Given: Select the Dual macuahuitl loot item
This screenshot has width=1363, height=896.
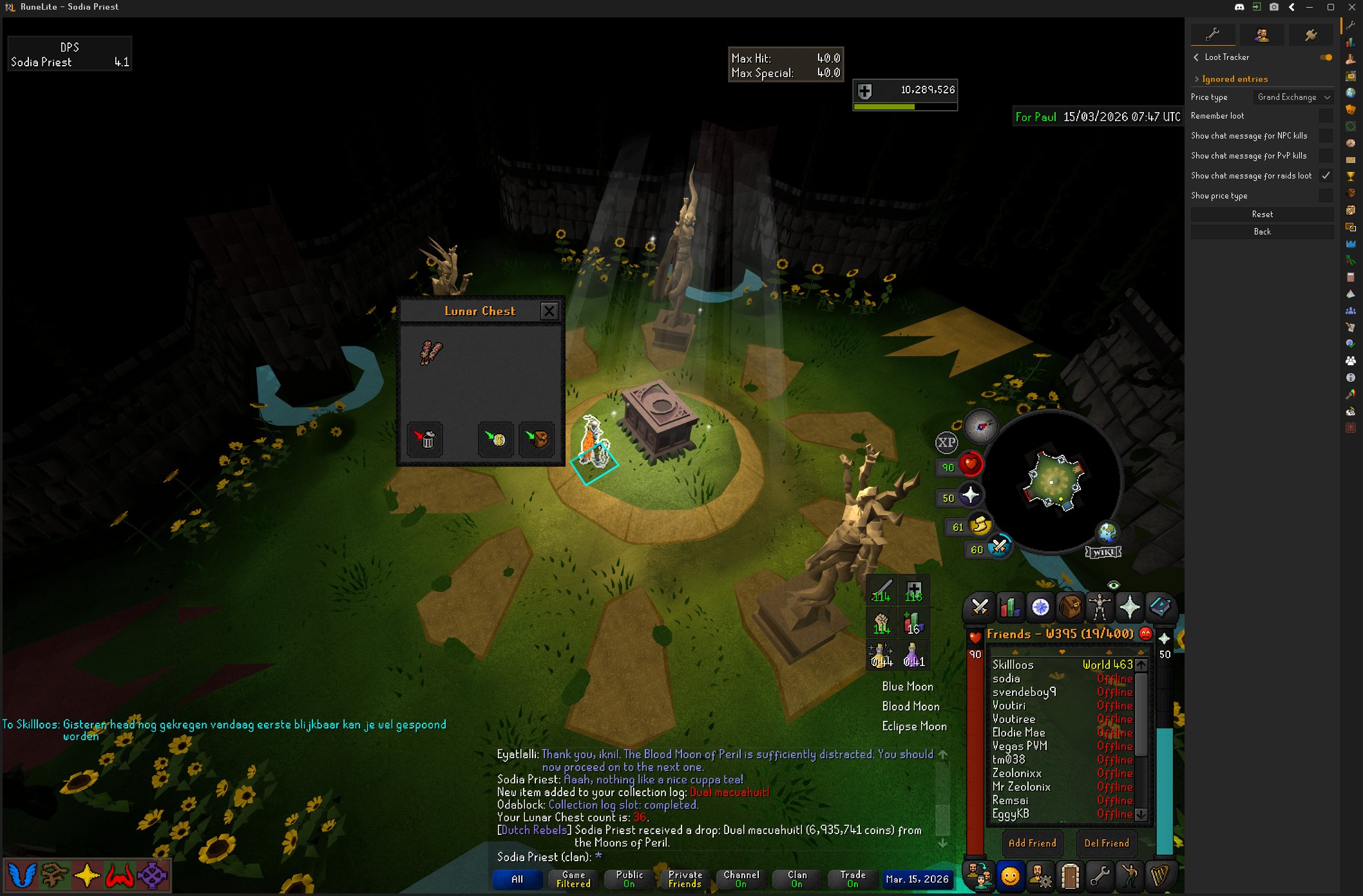Looking at the screenshot, I should 431,352.
